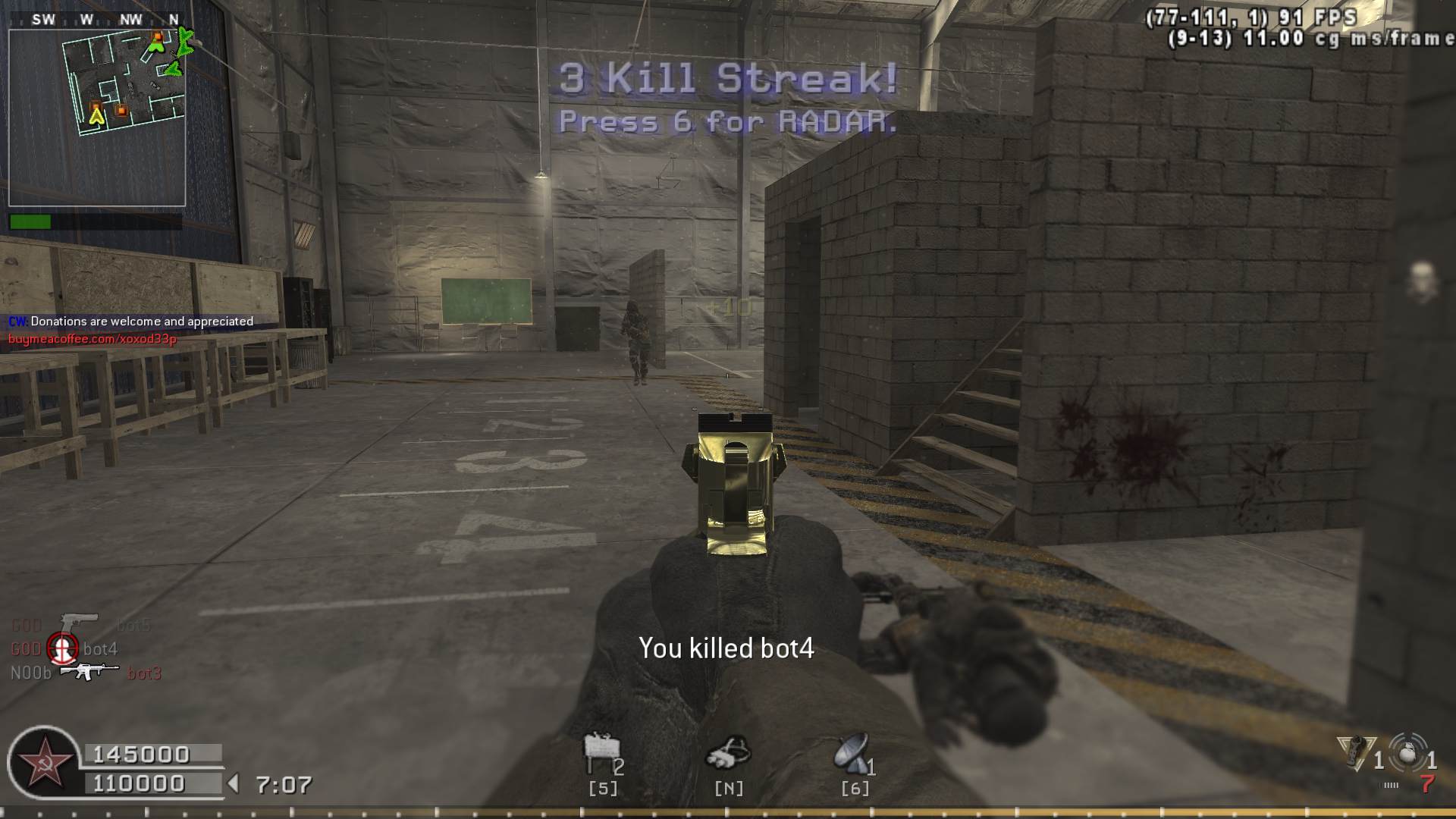
Task: Click the minimap in the corner
Action: click(x=97, y=118)
